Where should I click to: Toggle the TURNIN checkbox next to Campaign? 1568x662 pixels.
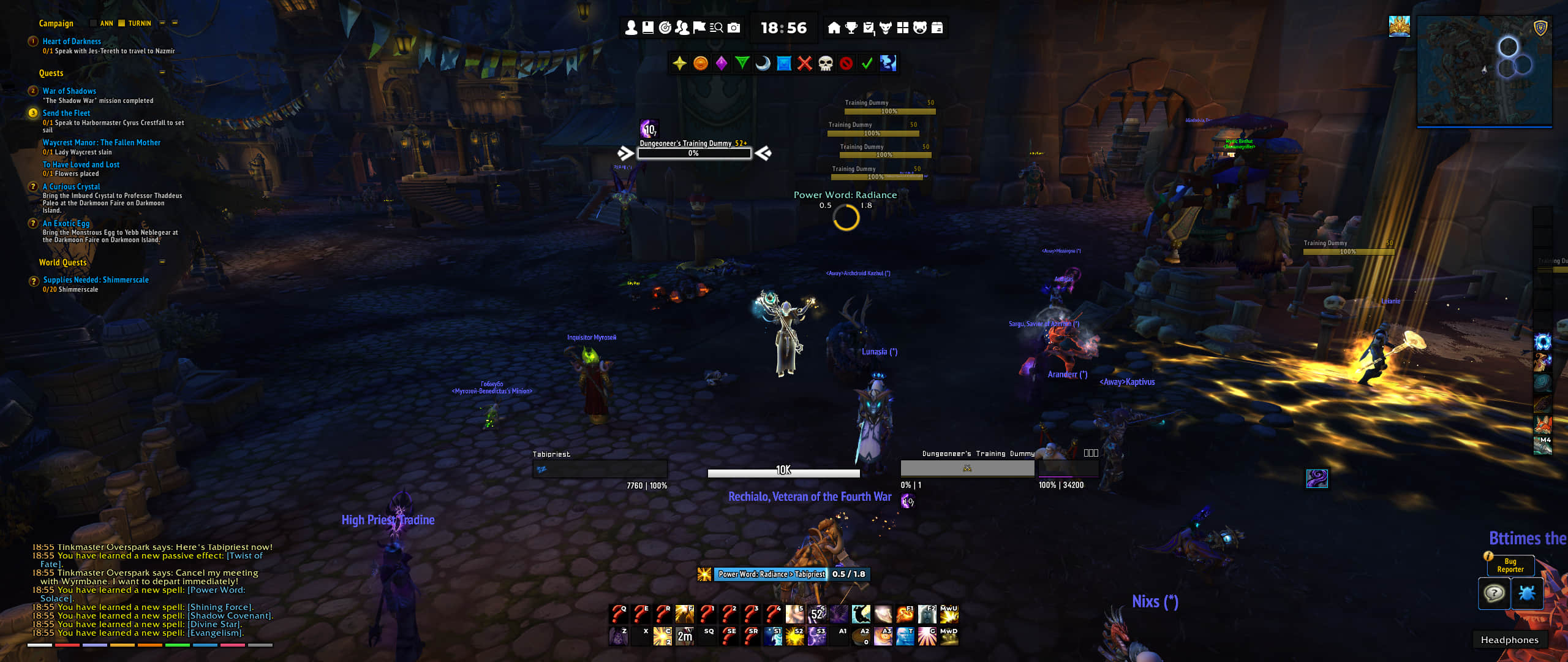pyautogui.click(x=121, y=23)
